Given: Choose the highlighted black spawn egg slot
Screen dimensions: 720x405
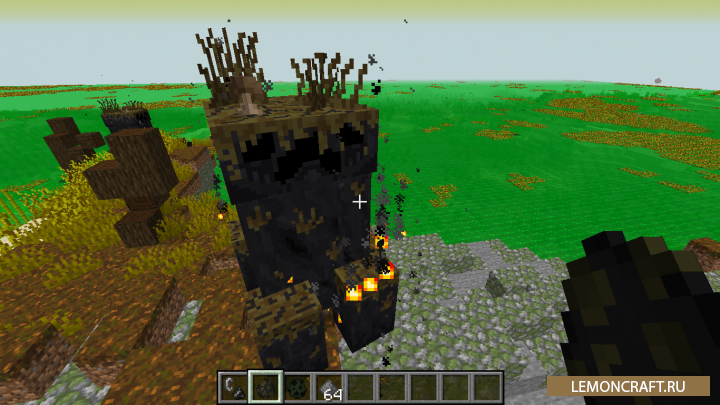Looking at the screenshot, I should [x=265, y=387].
